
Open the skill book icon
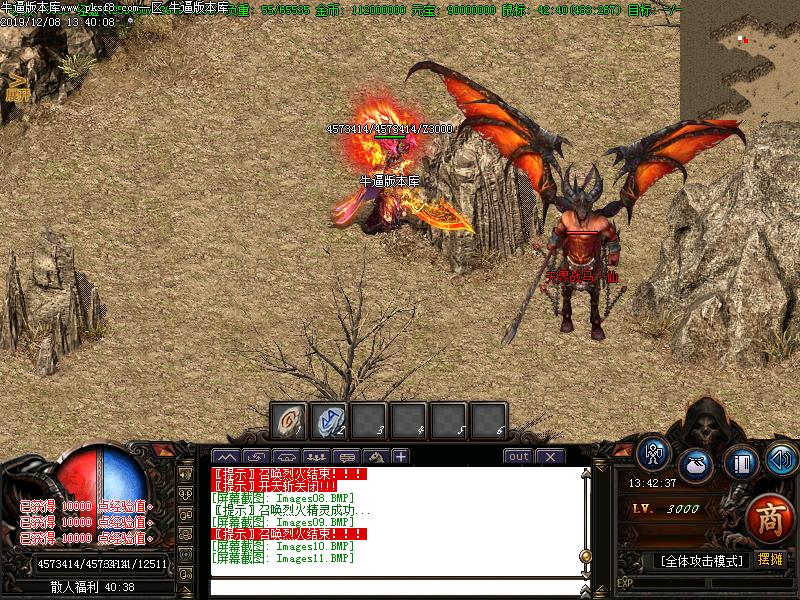pyautogui.click(x=741, y=463)
